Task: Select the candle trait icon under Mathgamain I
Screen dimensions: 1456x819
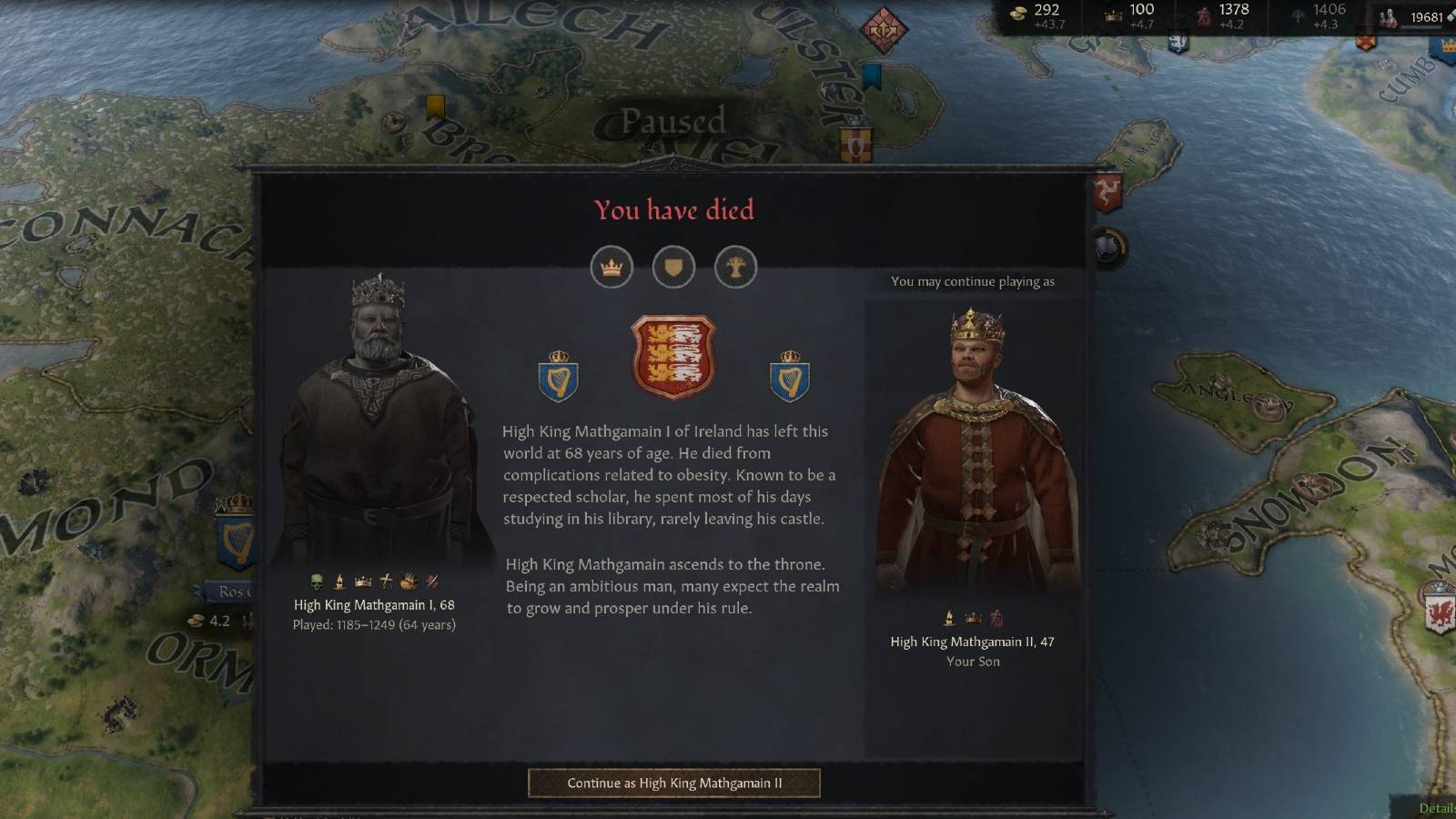Action: [338, 581]
